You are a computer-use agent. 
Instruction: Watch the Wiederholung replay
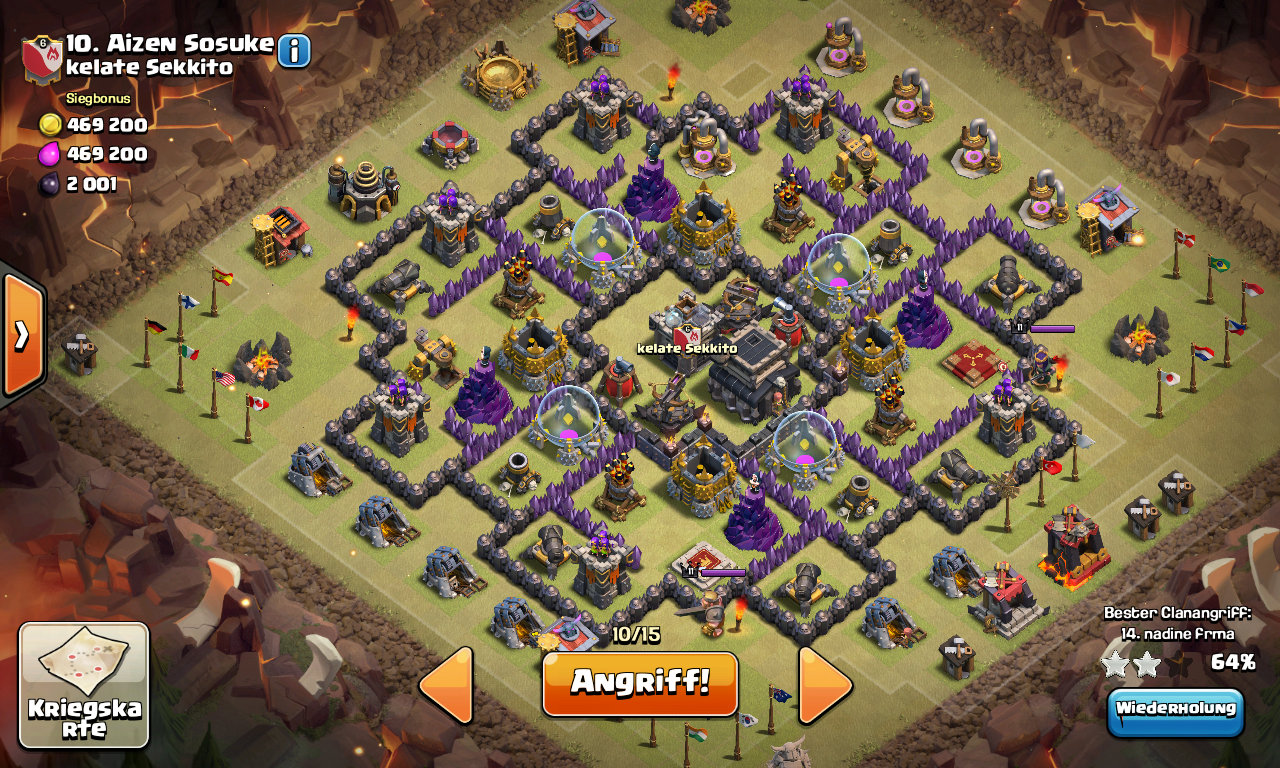pos(1175,711)
